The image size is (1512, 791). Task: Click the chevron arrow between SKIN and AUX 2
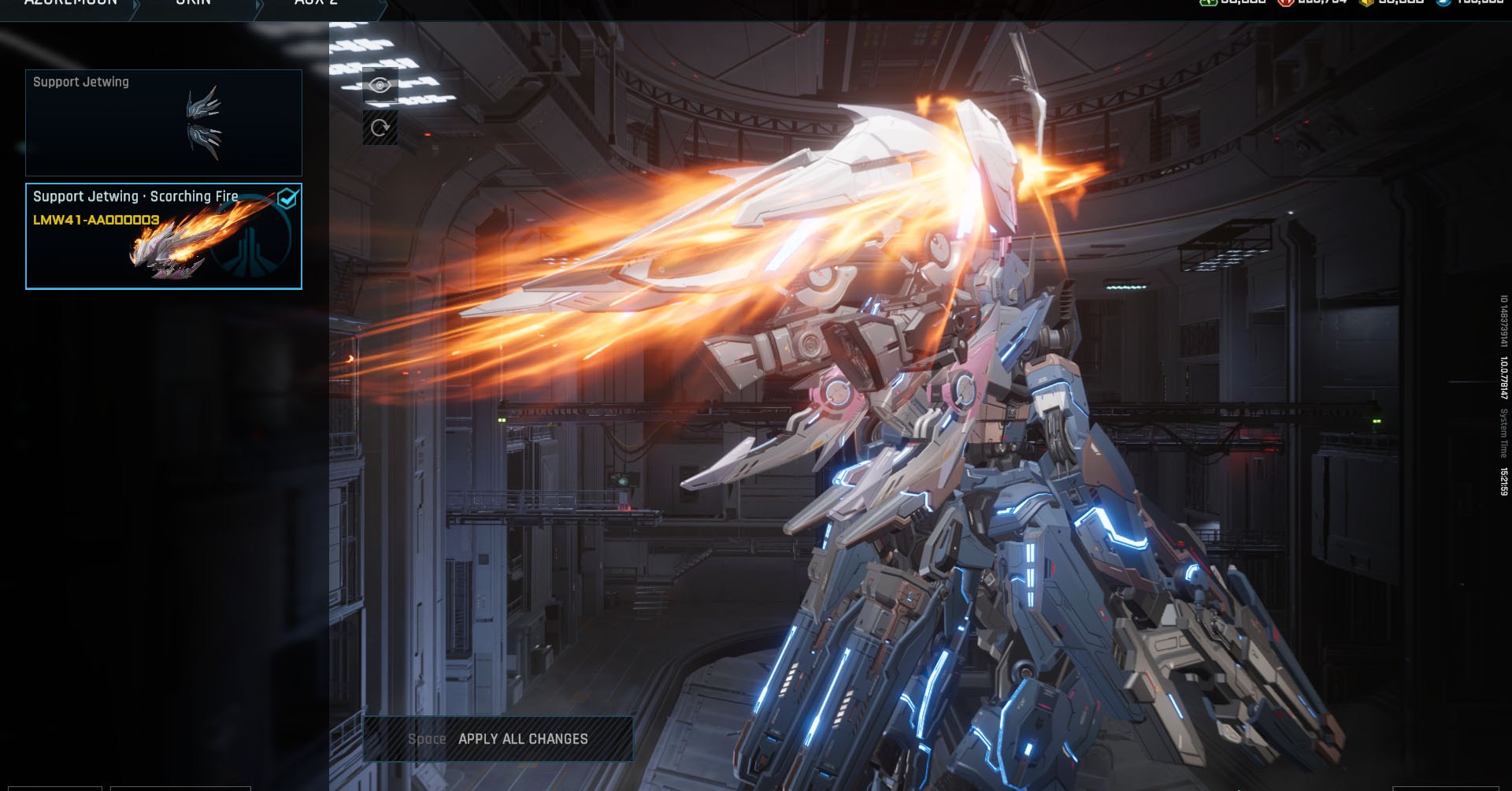pos(258,6)
